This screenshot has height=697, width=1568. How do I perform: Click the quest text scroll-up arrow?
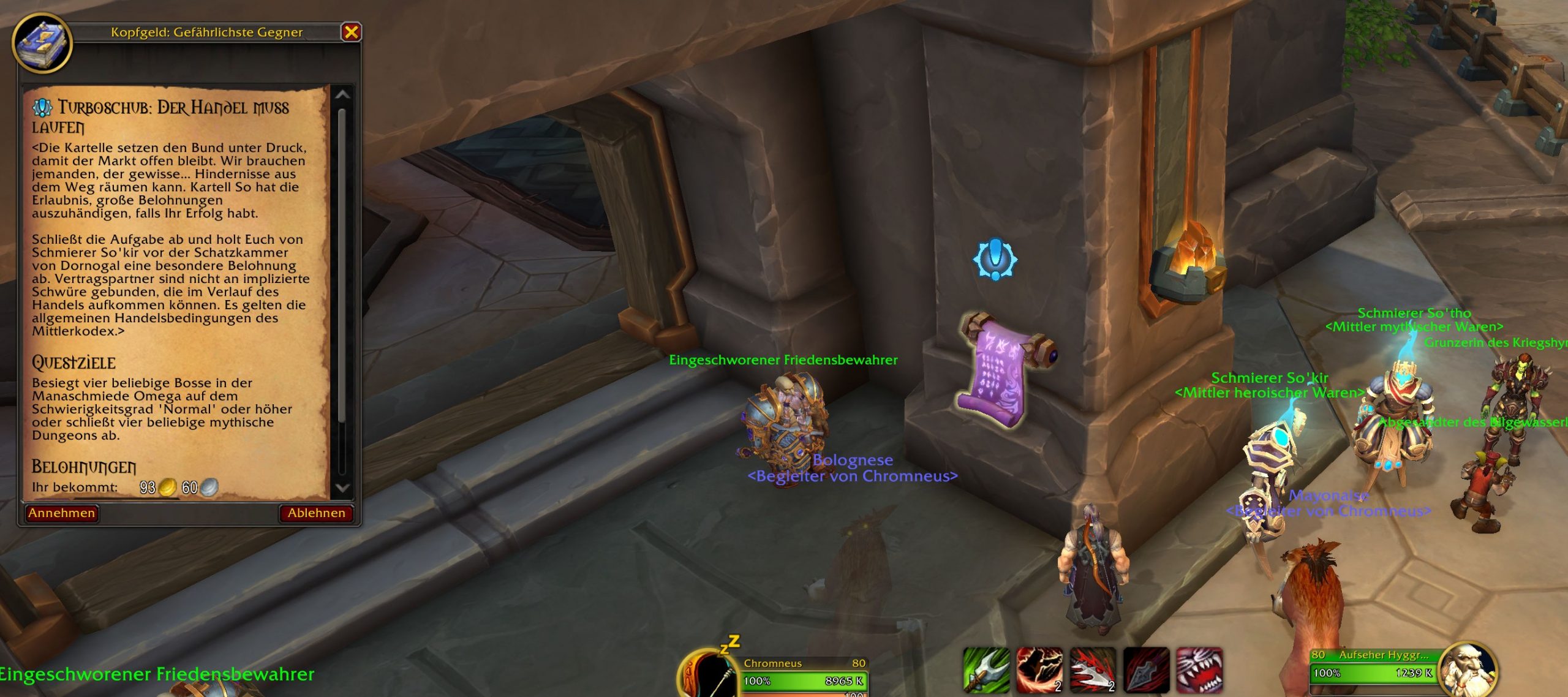342,95
